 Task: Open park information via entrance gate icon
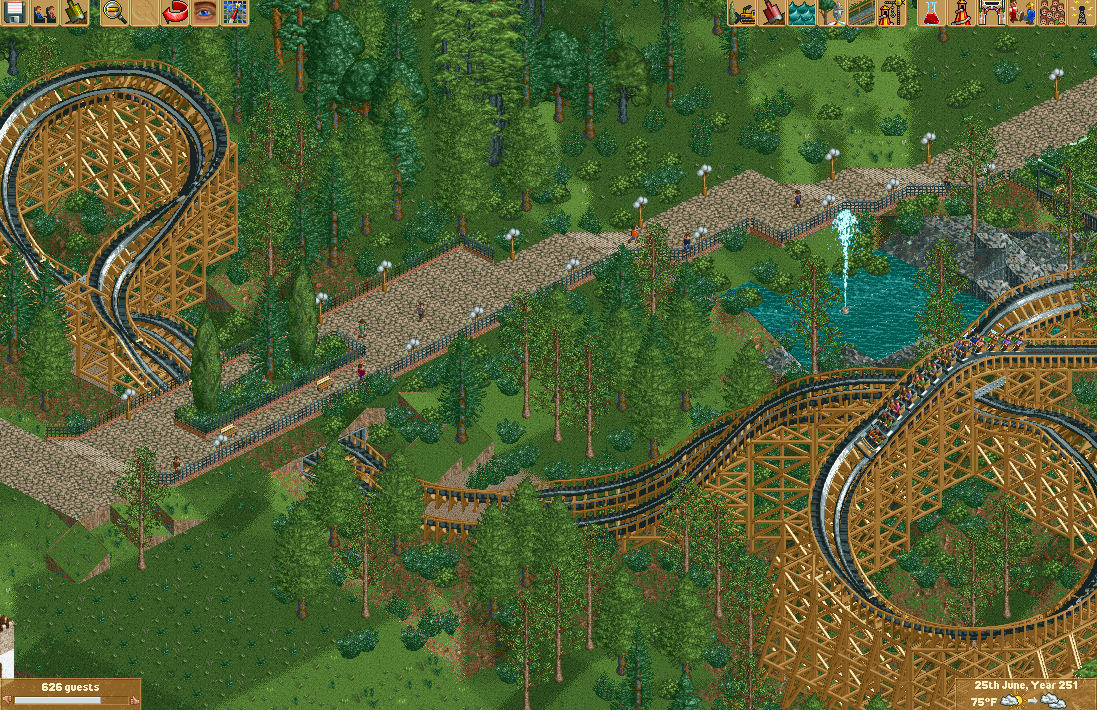click(x=992, y=13)
